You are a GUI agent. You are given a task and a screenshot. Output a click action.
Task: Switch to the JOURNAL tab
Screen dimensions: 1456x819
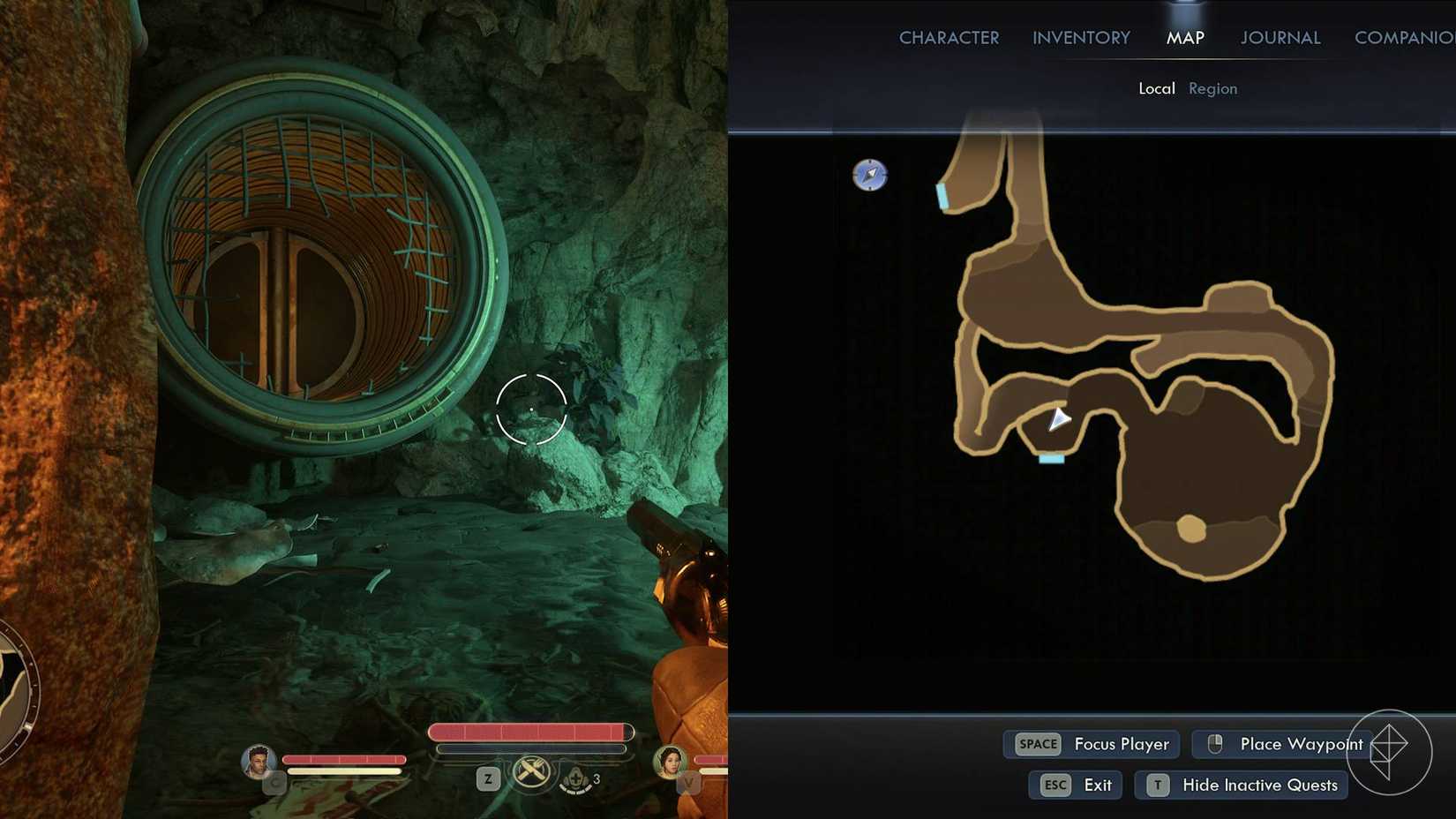1280,37
